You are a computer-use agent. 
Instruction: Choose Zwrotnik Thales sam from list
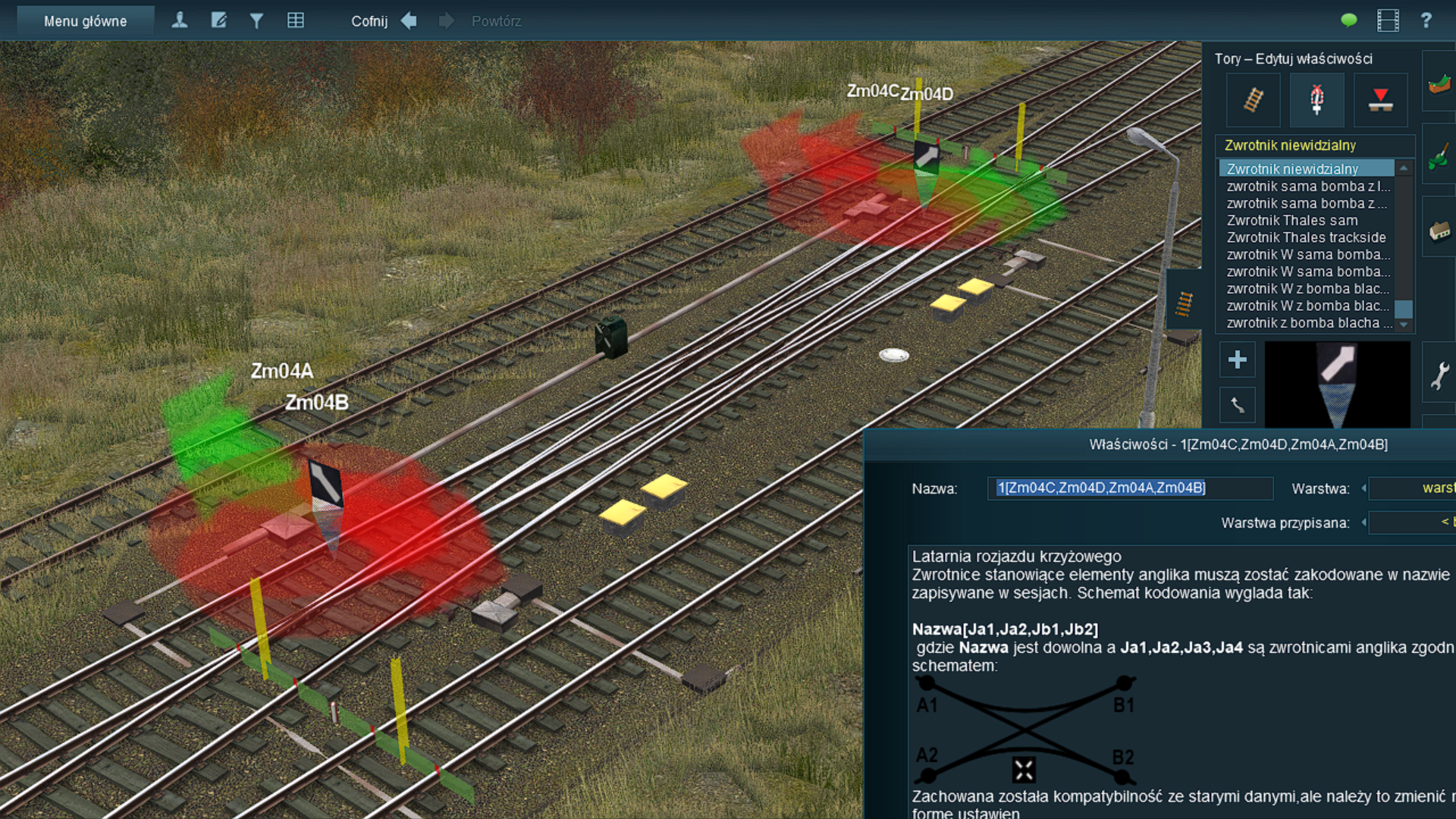1292,221
